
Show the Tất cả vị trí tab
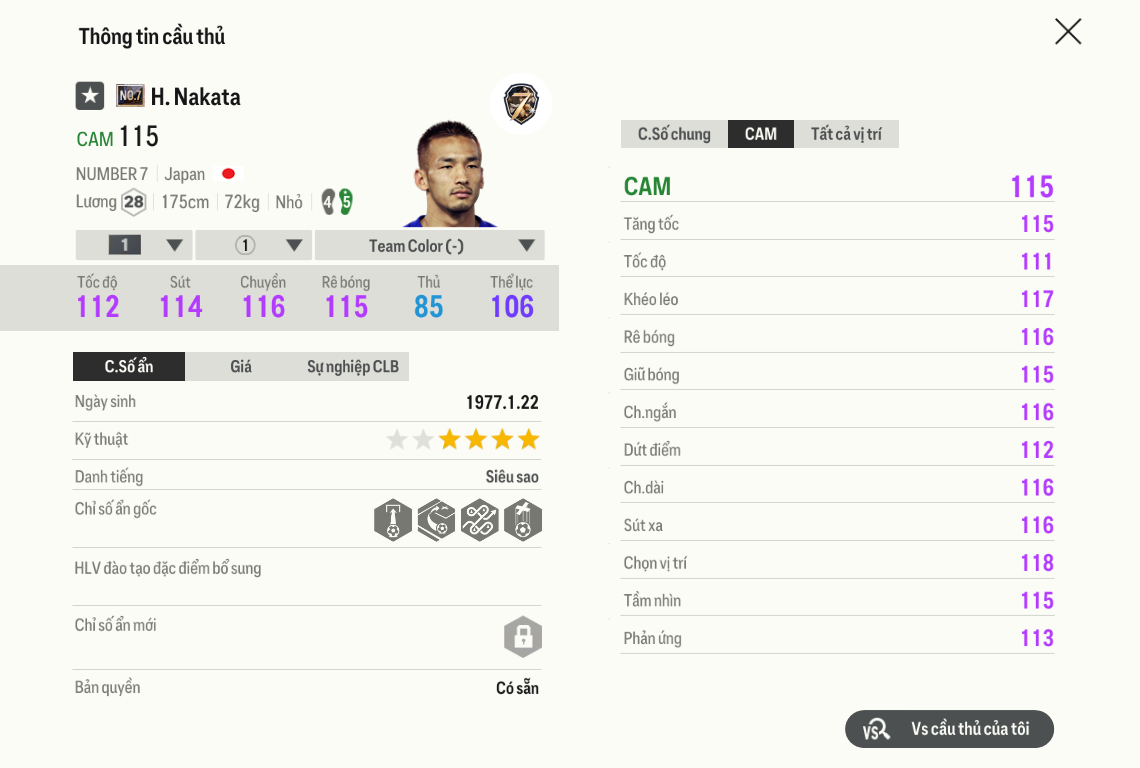pyautogui.click(x=846, y=134)
